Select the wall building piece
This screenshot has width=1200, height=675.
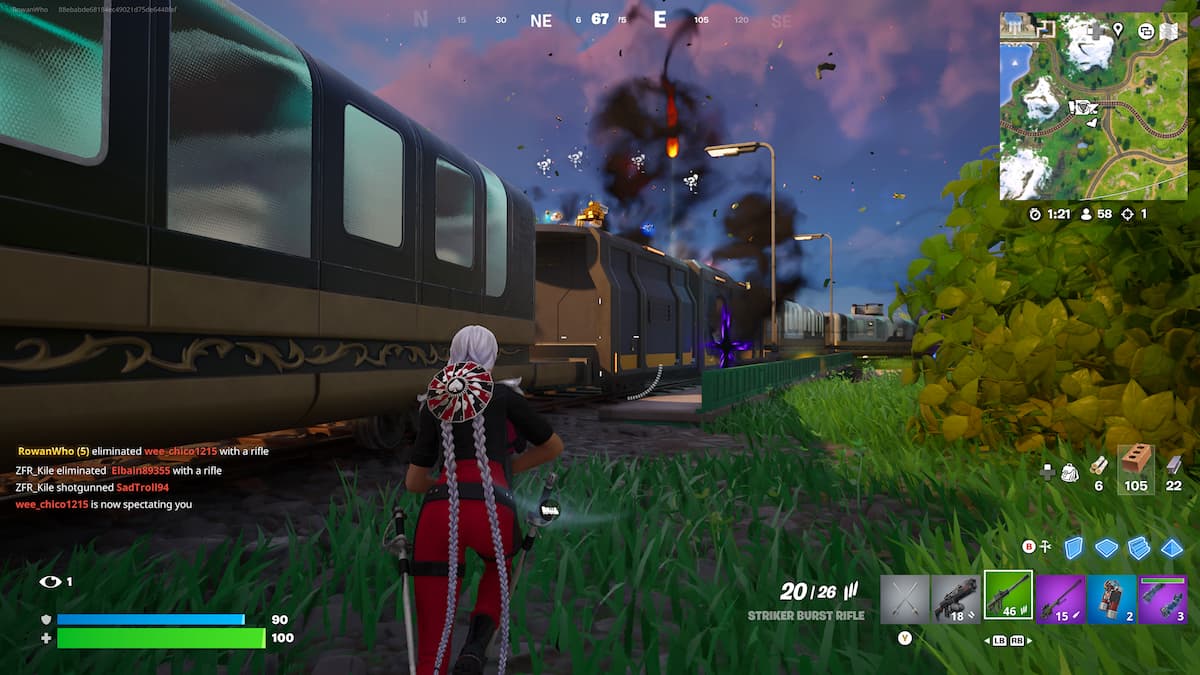pos(1074,547)
